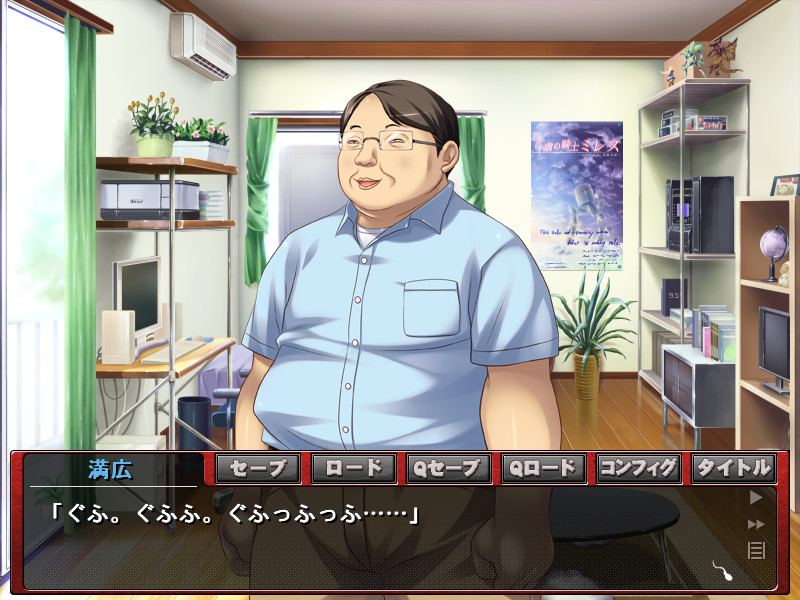800x600 pixels.
Task: Quick load with the Qロード button
Action: coord(543,468)
